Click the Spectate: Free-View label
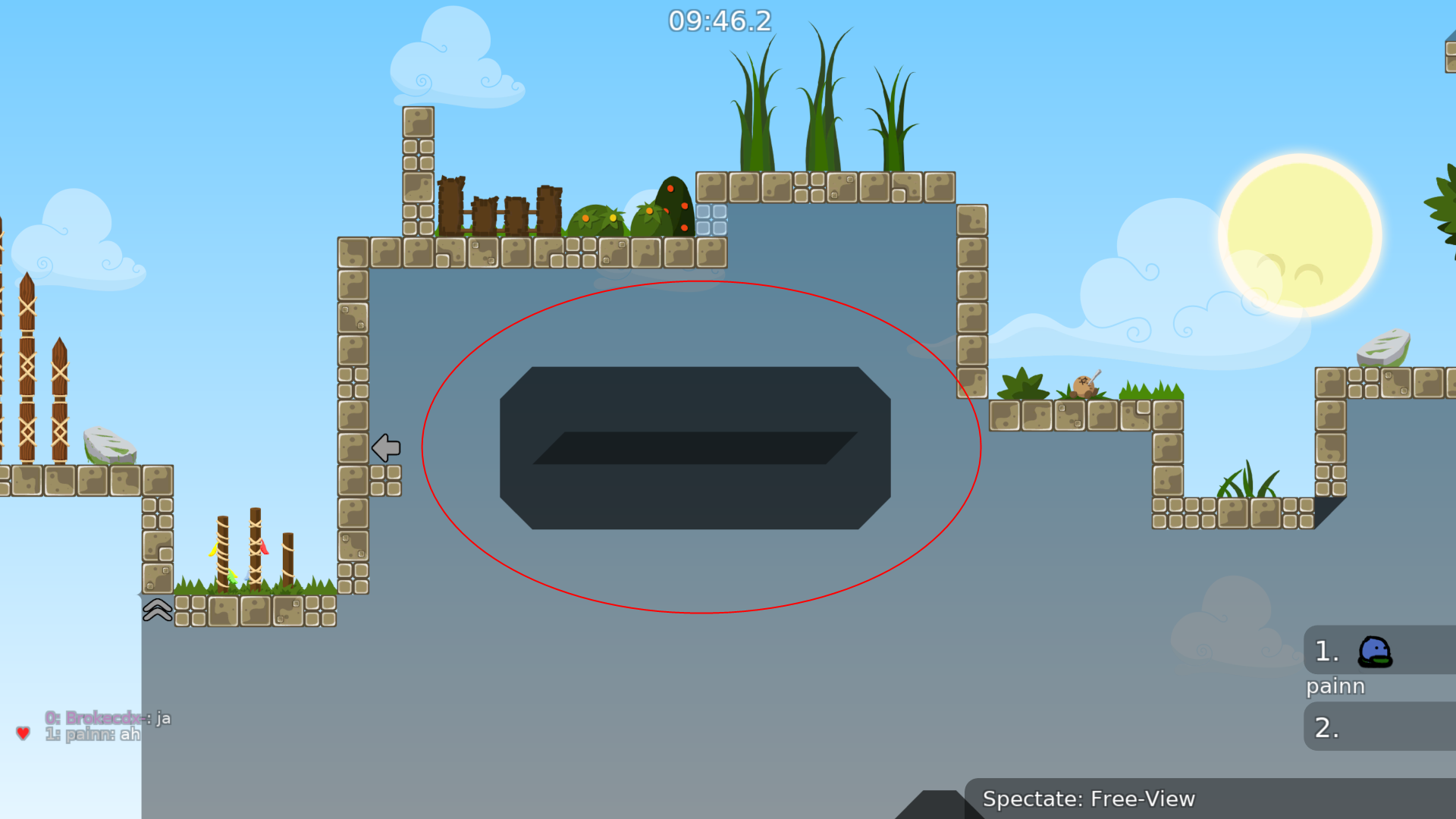 (x=1090, y=799)
